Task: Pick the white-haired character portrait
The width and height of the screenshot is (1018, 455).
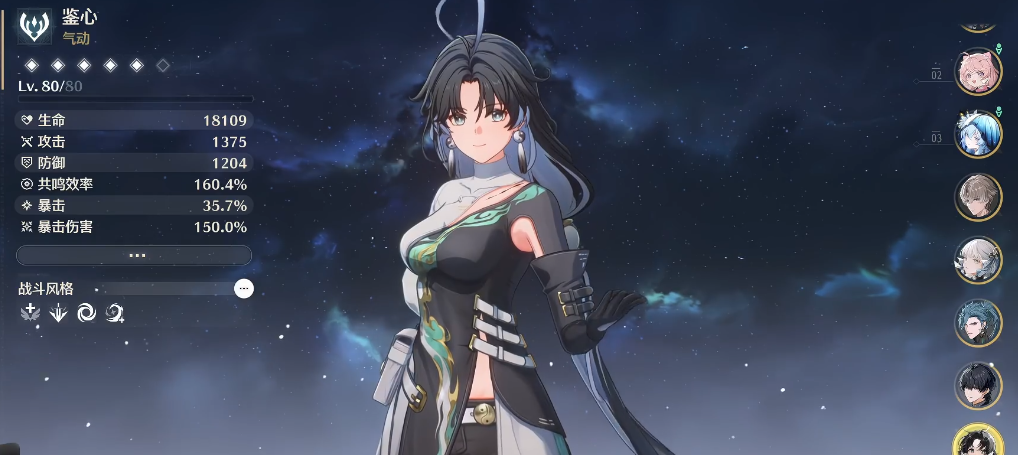Action: (x=978, y=260)
